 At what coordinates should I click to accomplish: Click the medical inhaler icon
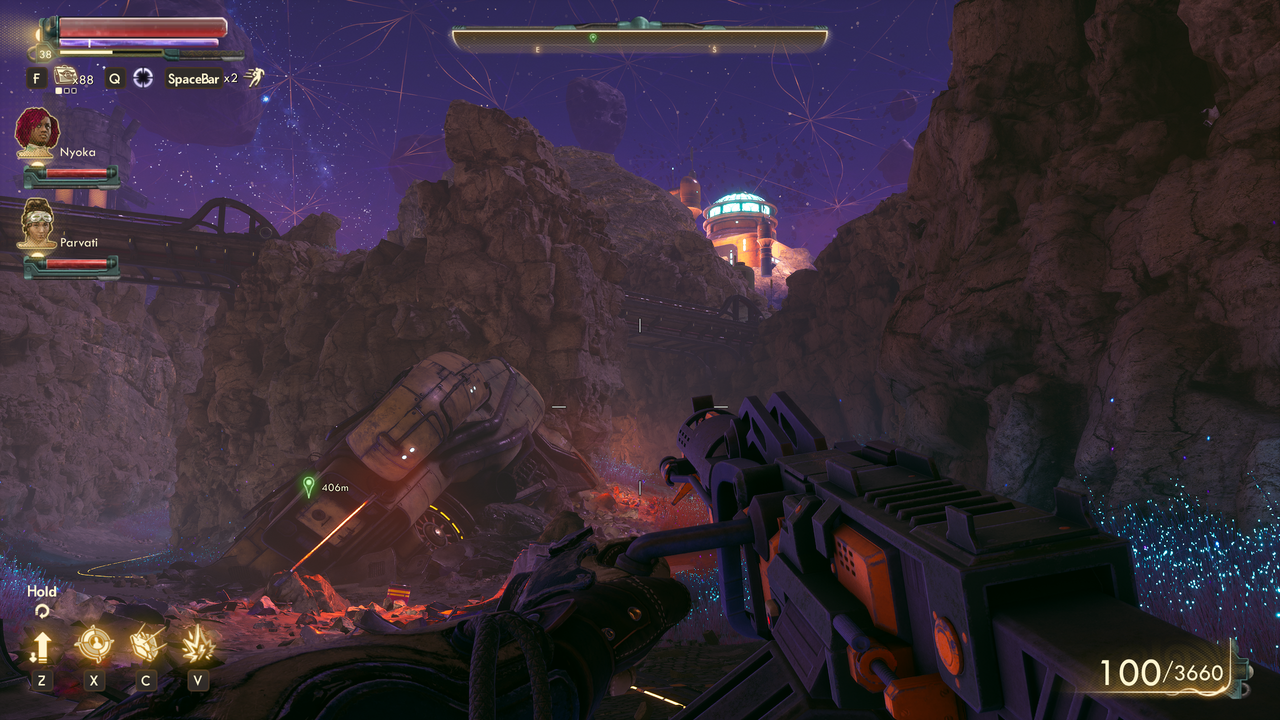tap(66, 75)
